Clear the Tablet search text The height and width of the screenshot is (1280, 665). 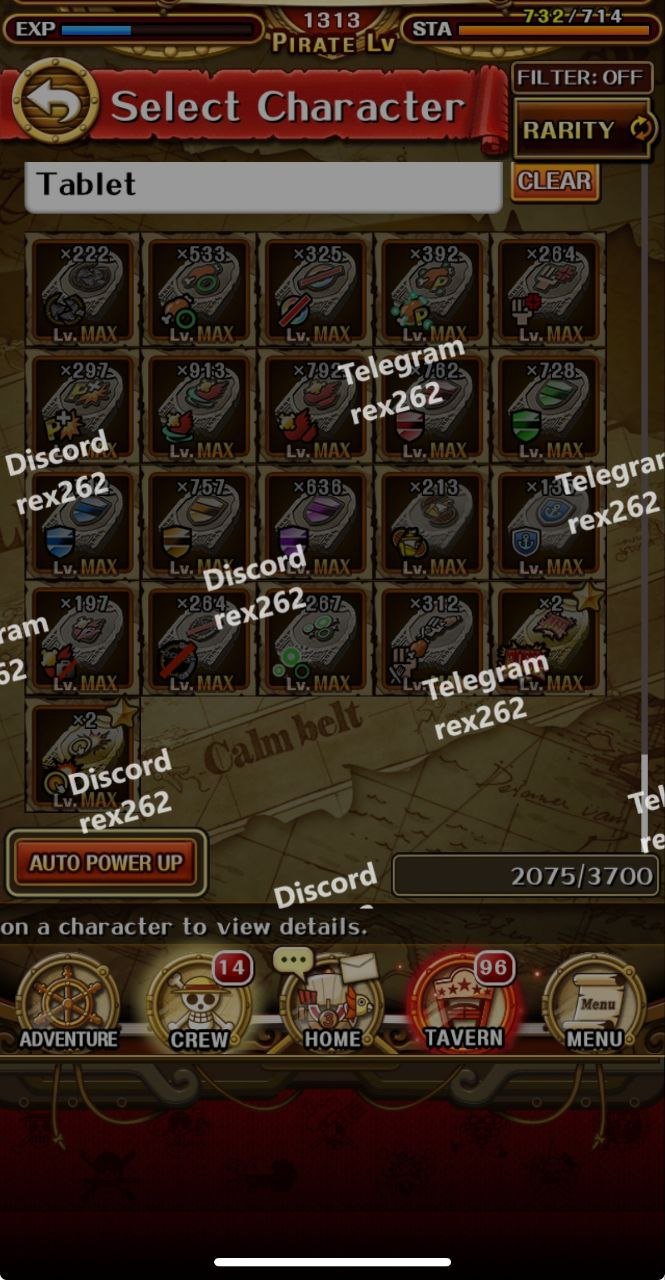coord(555,182)
